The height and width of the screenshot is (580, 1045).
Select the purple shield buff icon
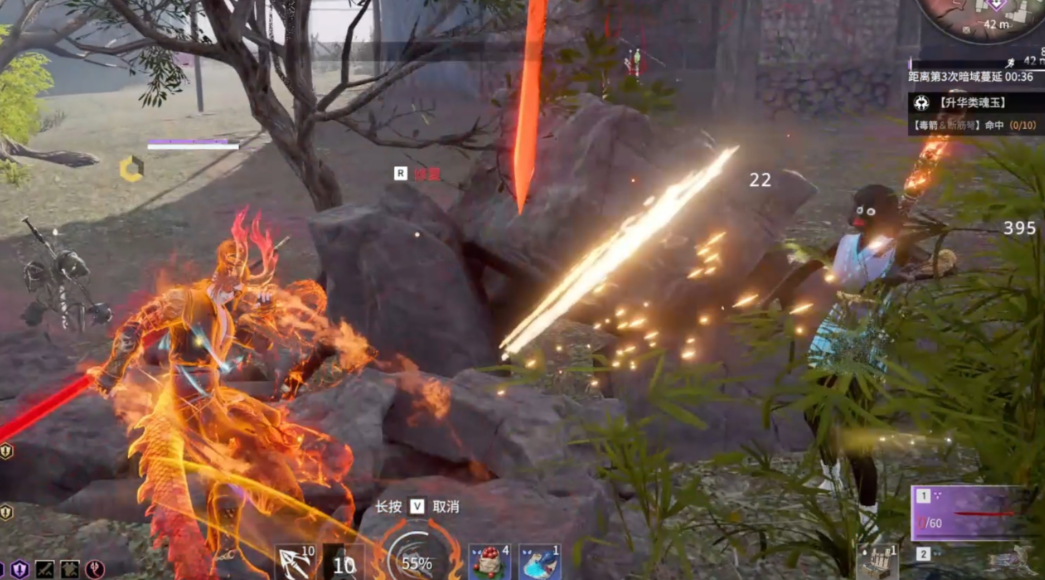19,569
